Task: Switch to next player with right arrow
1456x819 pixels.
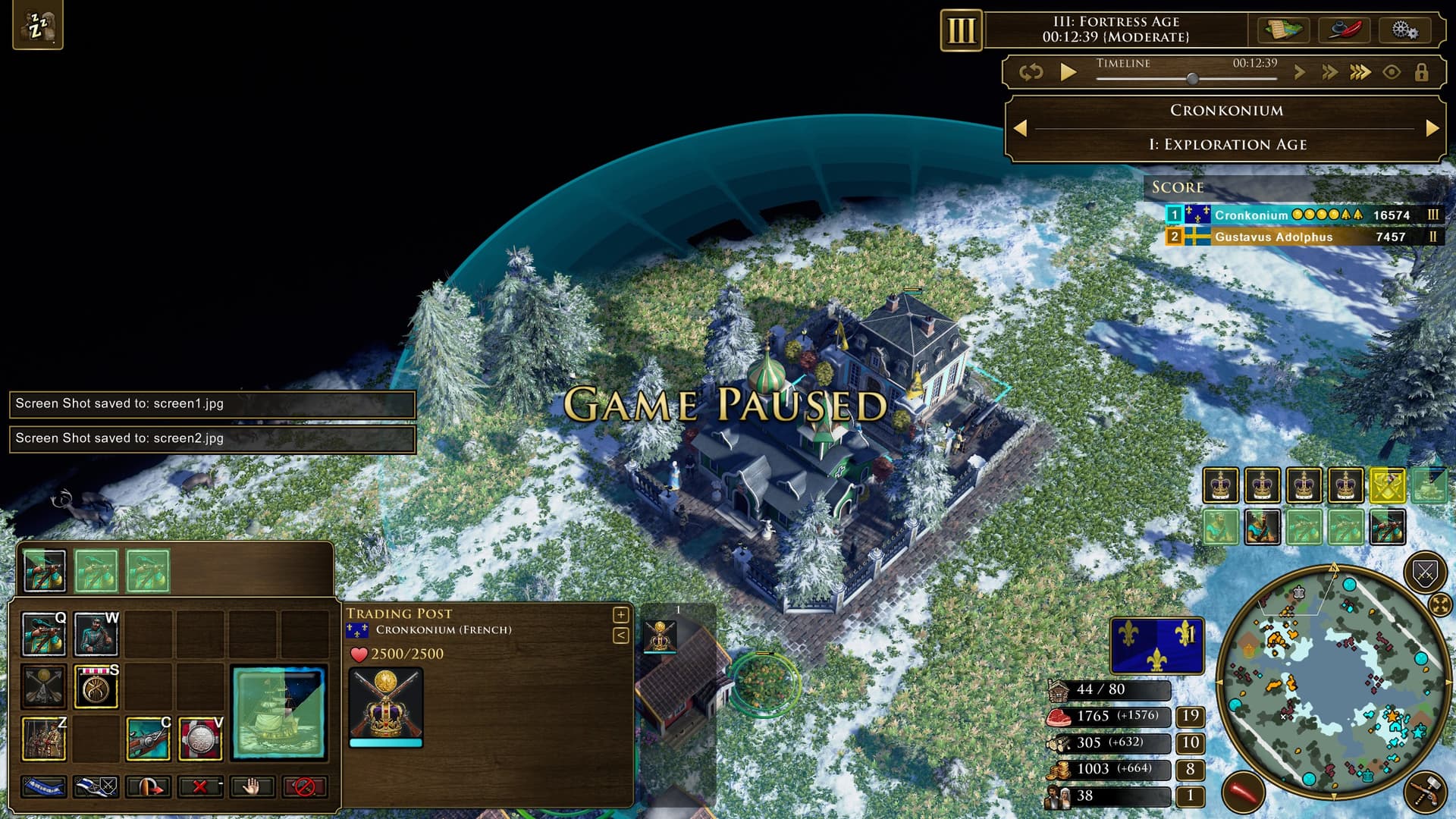Action: tap(1432, 128)
